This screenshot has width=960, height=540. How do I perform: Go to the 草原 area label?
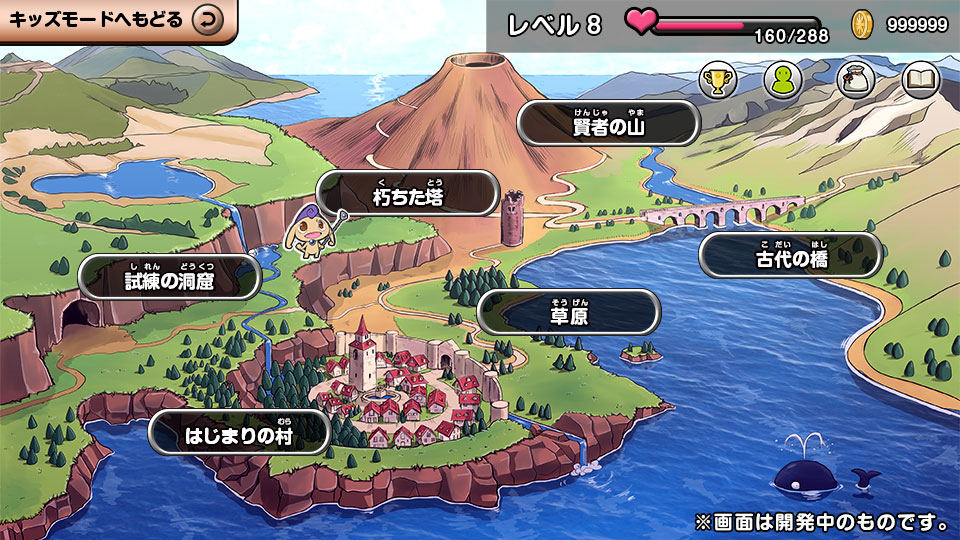568,313
